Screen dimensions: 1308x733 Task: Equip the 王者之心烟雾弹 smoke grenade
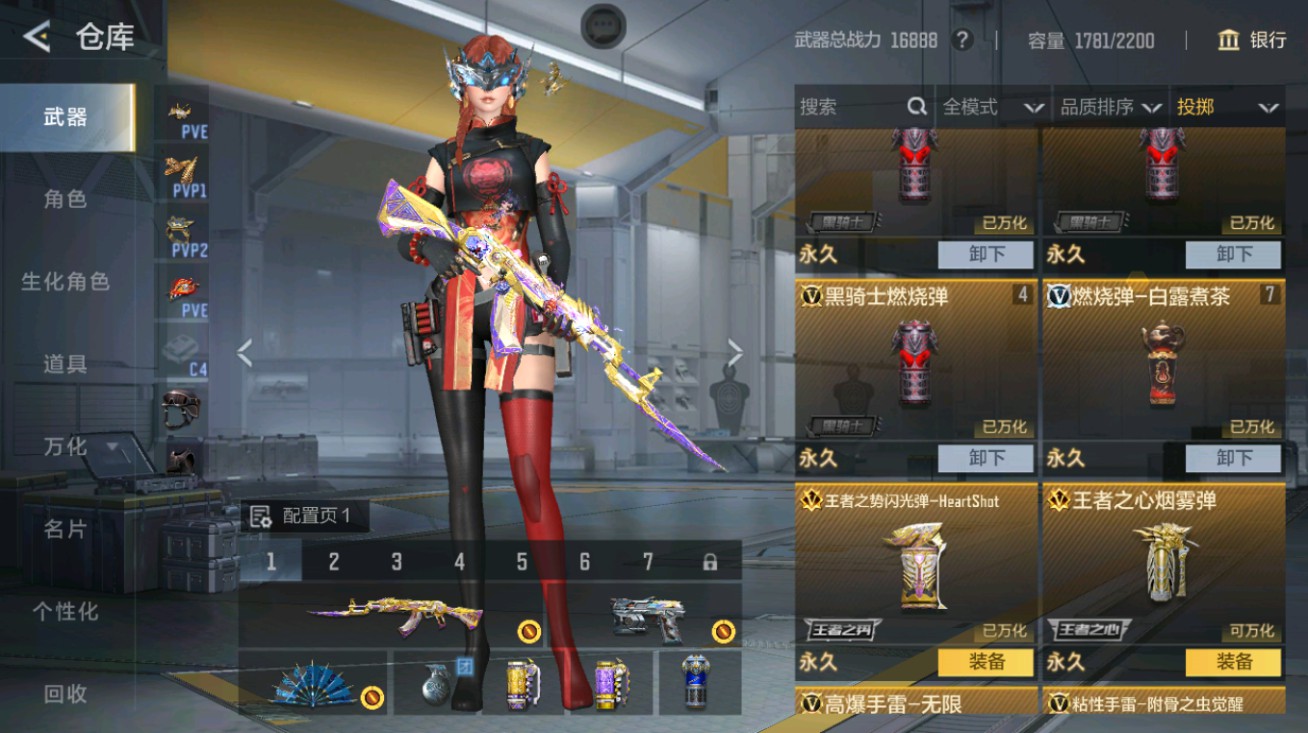pyautogui.click(x=1233, y=662)
